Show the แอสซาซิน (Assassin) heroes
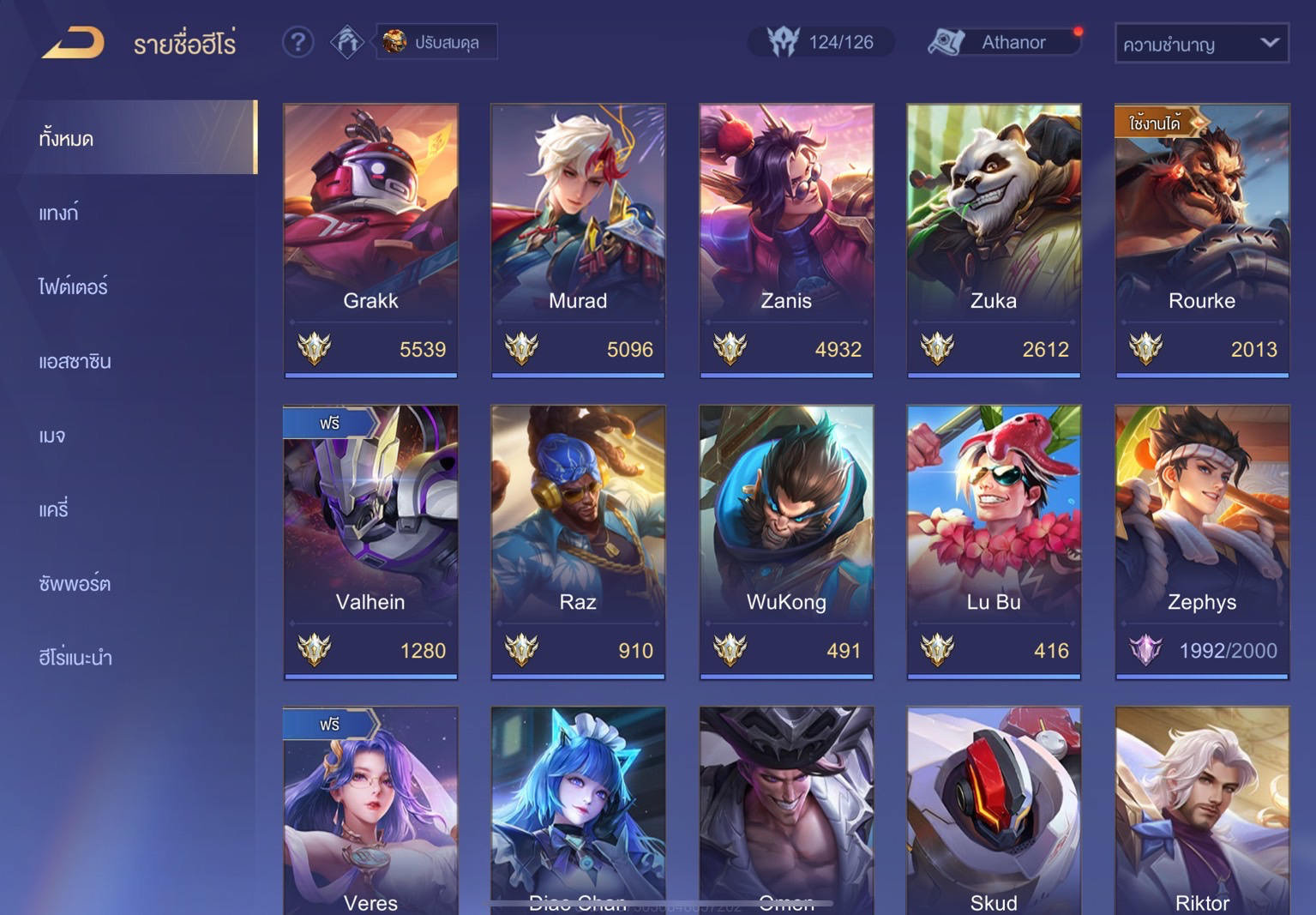Screen dimensions: 1316x915 pyautogui.click(x=75, y=361)
